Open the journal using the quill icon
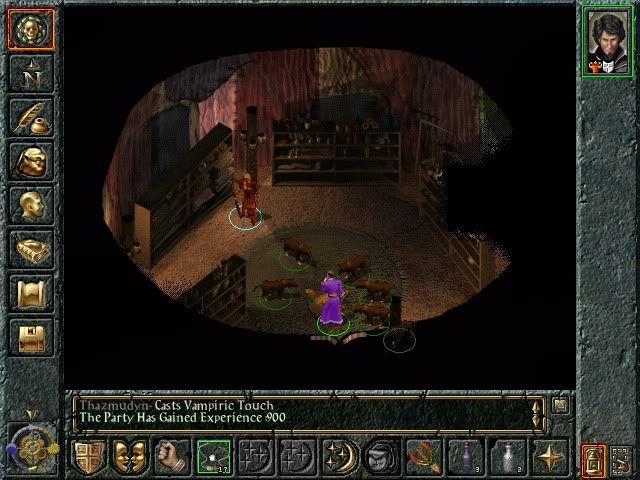 click(x=30, y=117)
